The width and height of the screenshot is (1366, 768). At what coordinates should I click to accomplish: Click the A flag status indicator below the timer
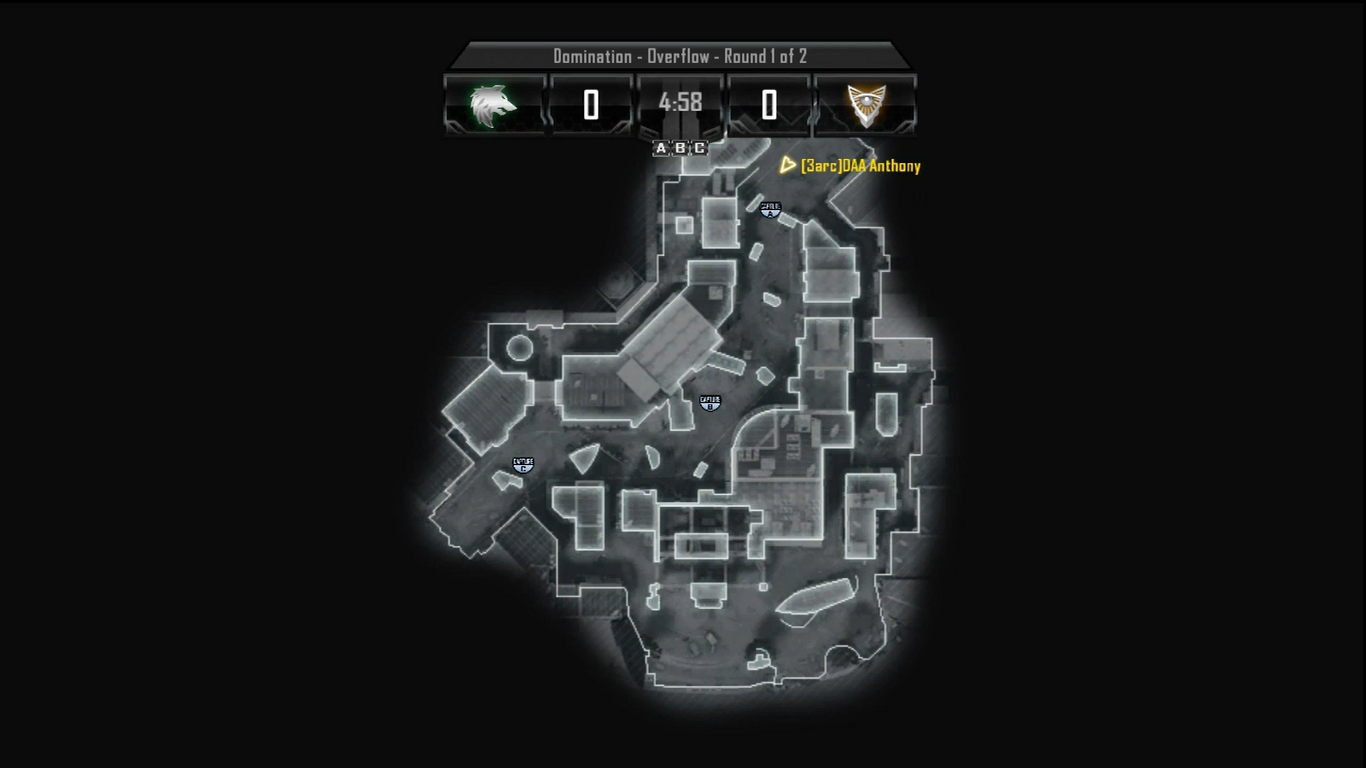click(661, 148)
